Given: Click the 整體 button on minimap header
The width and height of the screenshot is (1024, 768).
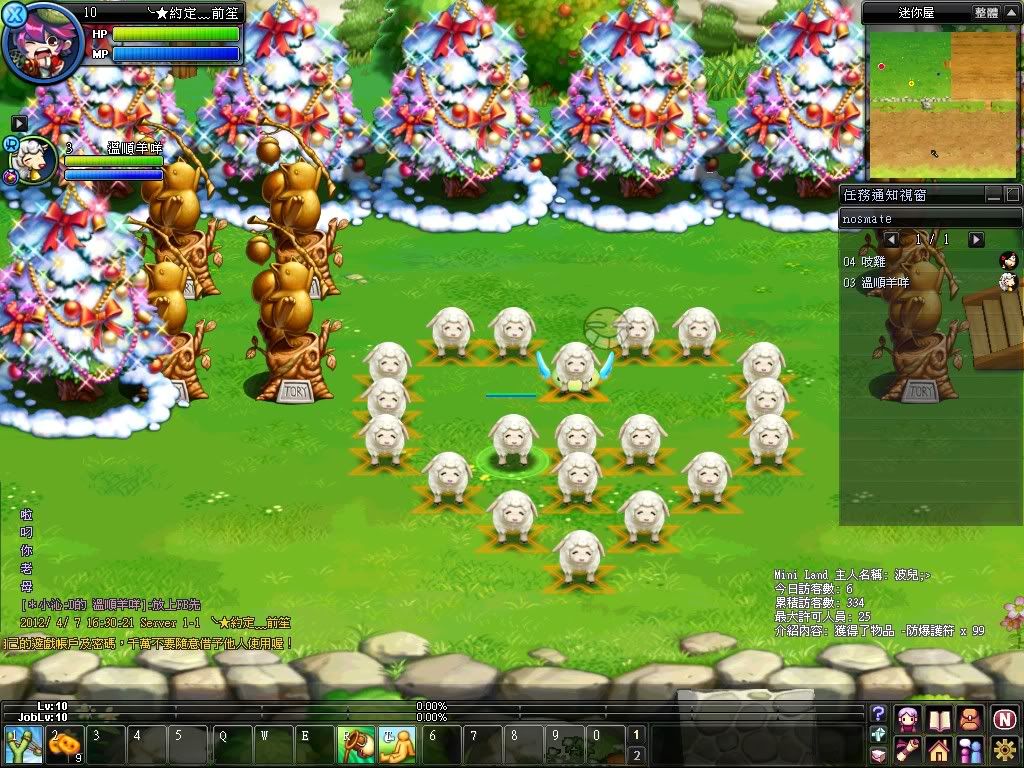Looking at the screenshot, I should (x=985, y=12).
